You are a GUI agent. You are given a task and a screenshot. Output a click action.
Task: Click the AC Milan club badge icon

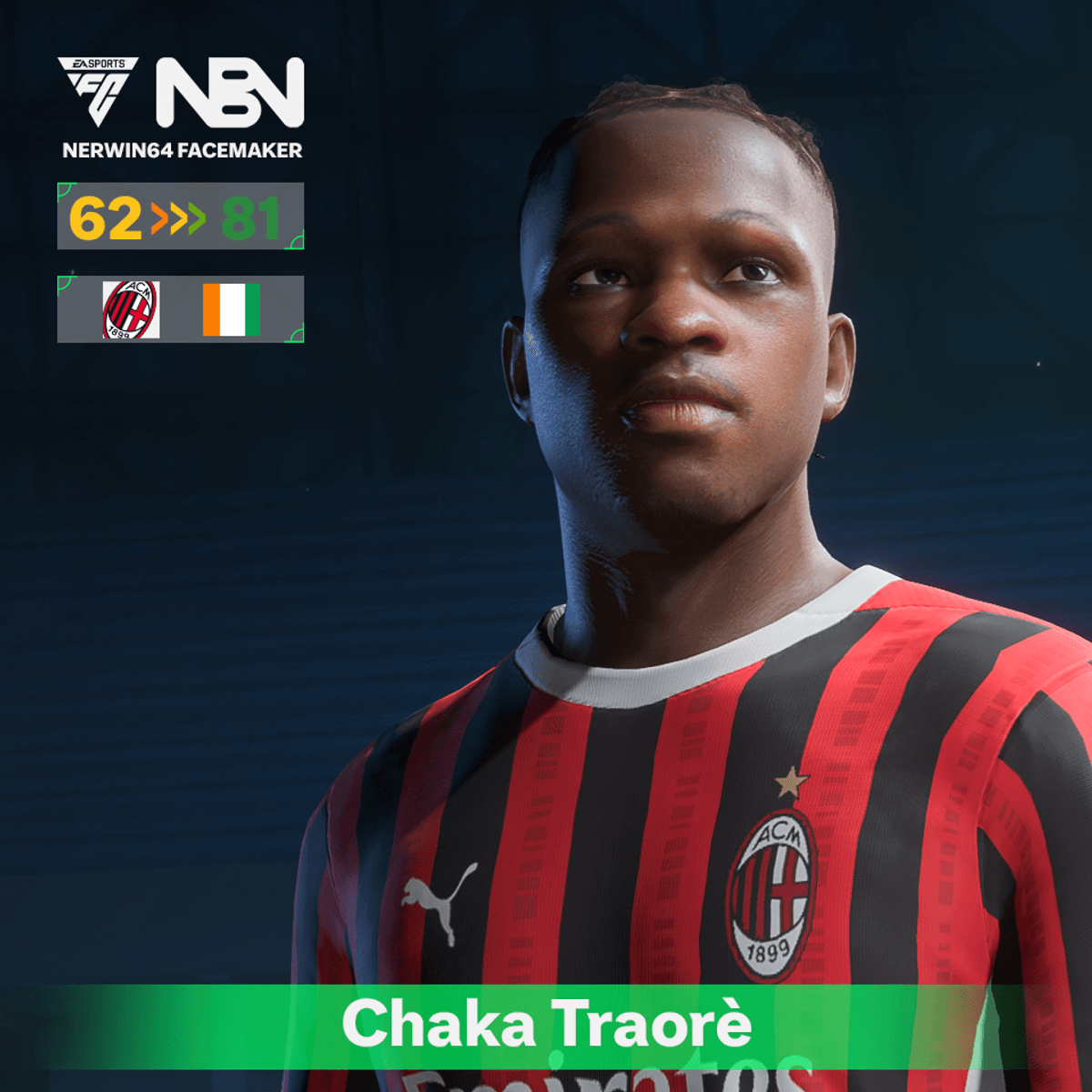click(131, 309)
